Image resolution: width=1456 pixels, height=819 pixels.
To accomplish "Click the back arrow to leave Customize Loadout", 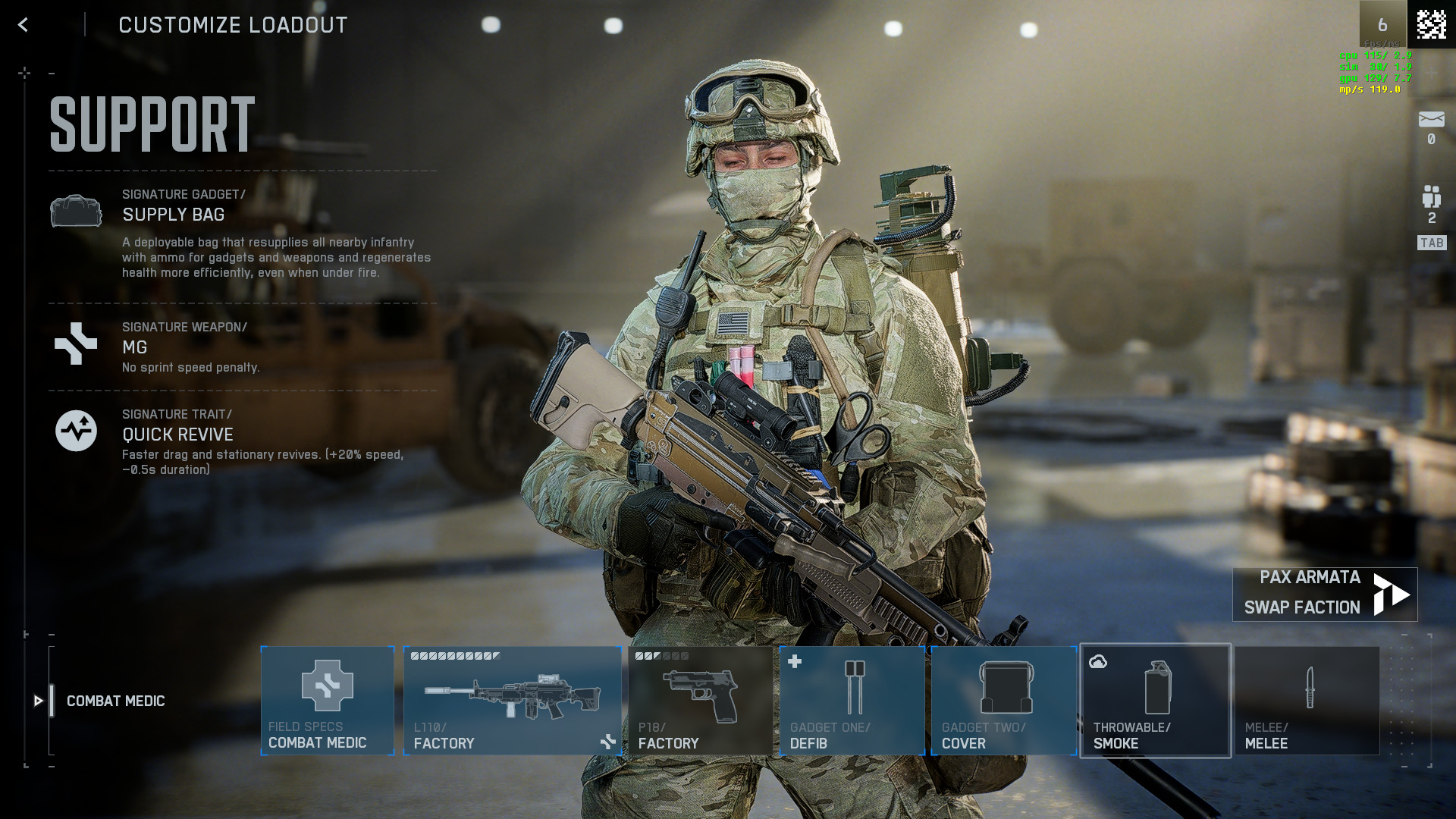I will 22,24.
